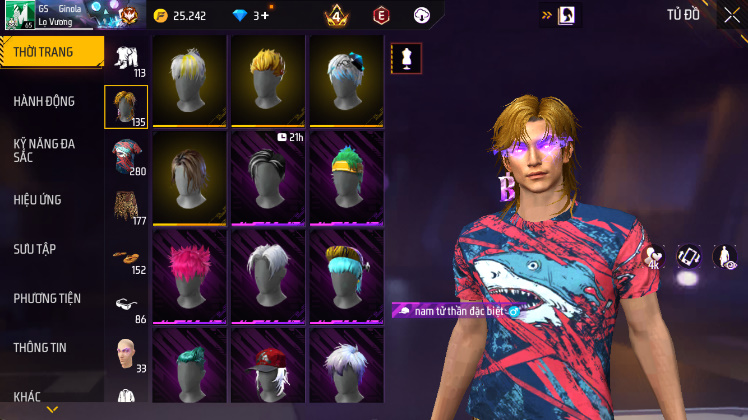Select the leopard pants subcategory
Viewport: 748px width, 420px height.
coord(125,205)
